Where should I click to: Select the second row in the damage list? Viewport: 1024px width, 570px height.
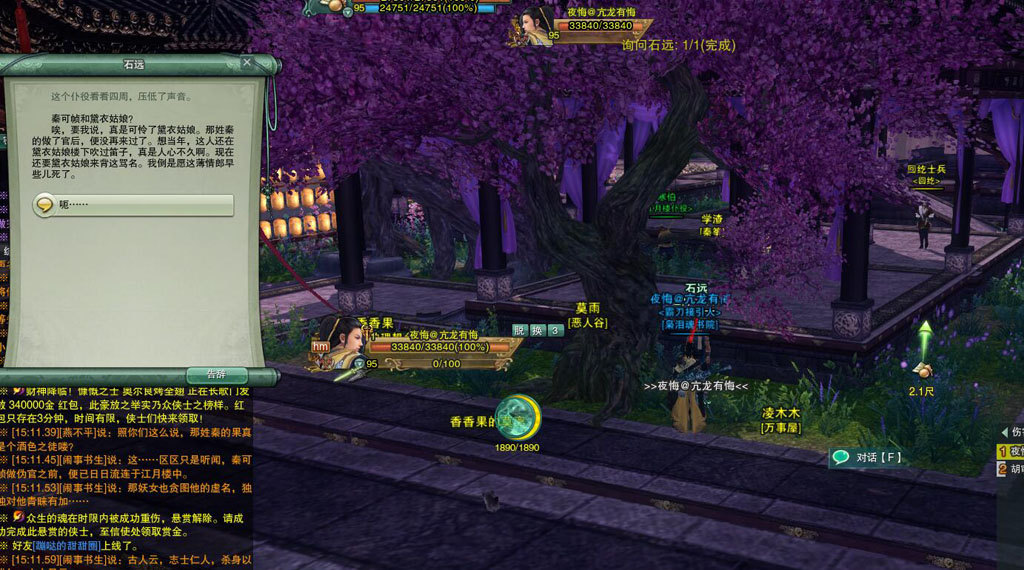1010,468
